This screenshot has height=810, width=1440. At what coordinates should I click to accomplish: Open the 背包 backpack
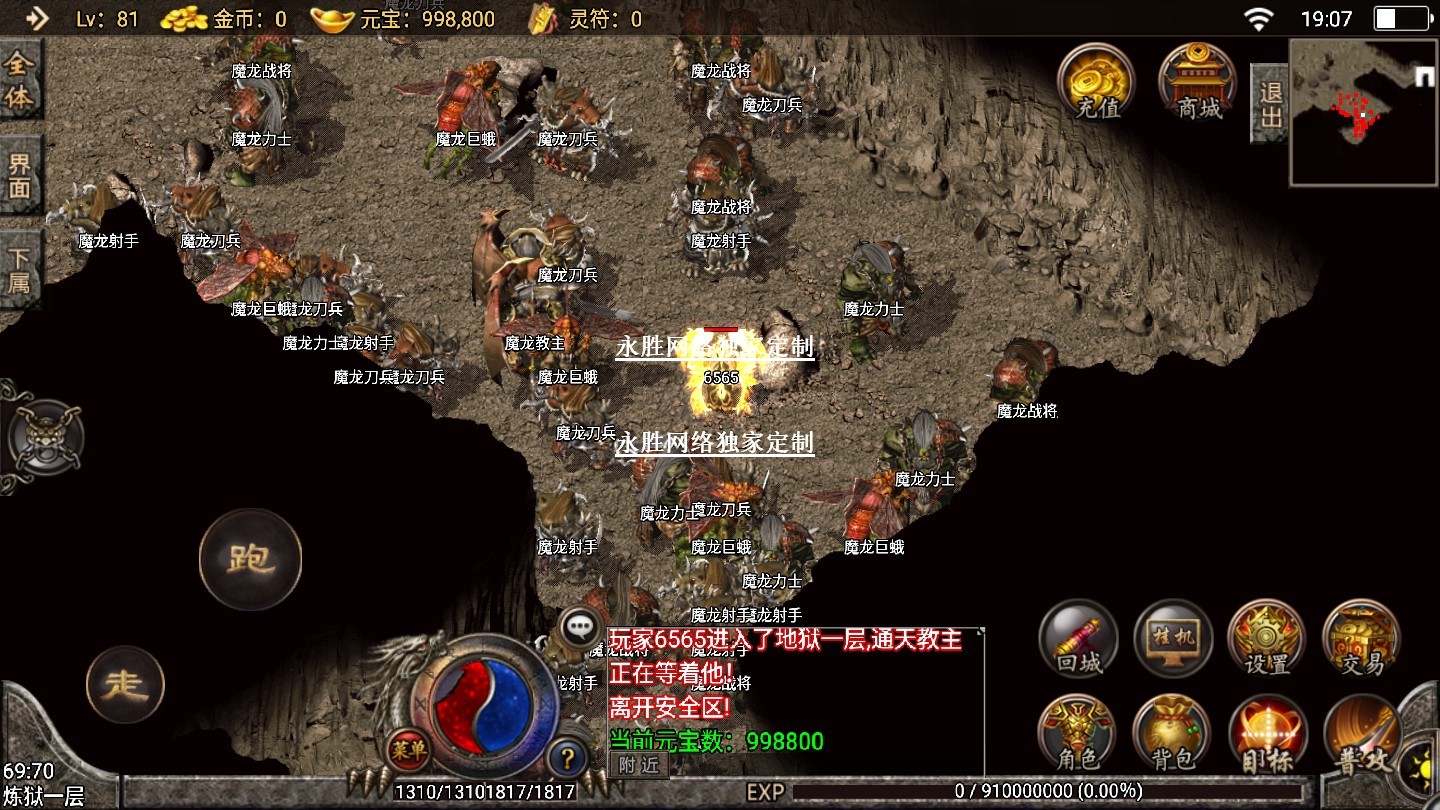click(x=1172, y=735)
